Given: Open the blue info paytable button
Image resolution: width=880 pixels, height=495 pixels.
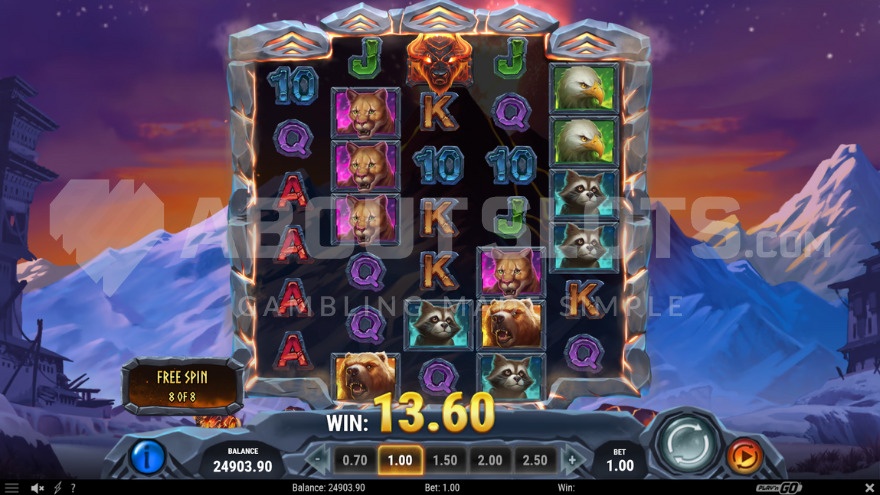Looking at the screenshot, I should (147, 457).
